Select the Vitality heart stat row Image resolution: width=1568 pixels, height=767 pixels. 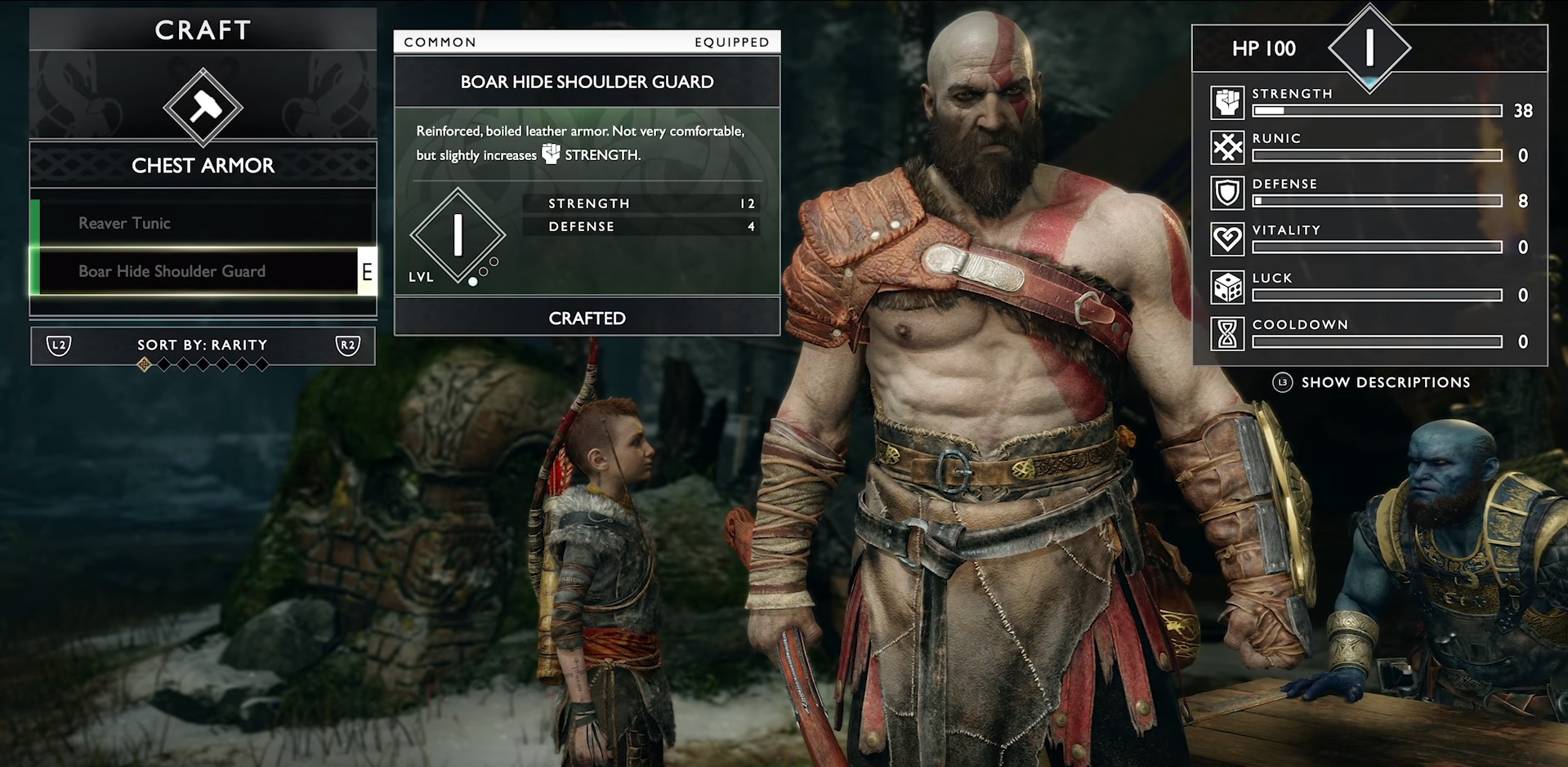(1371, 239)
